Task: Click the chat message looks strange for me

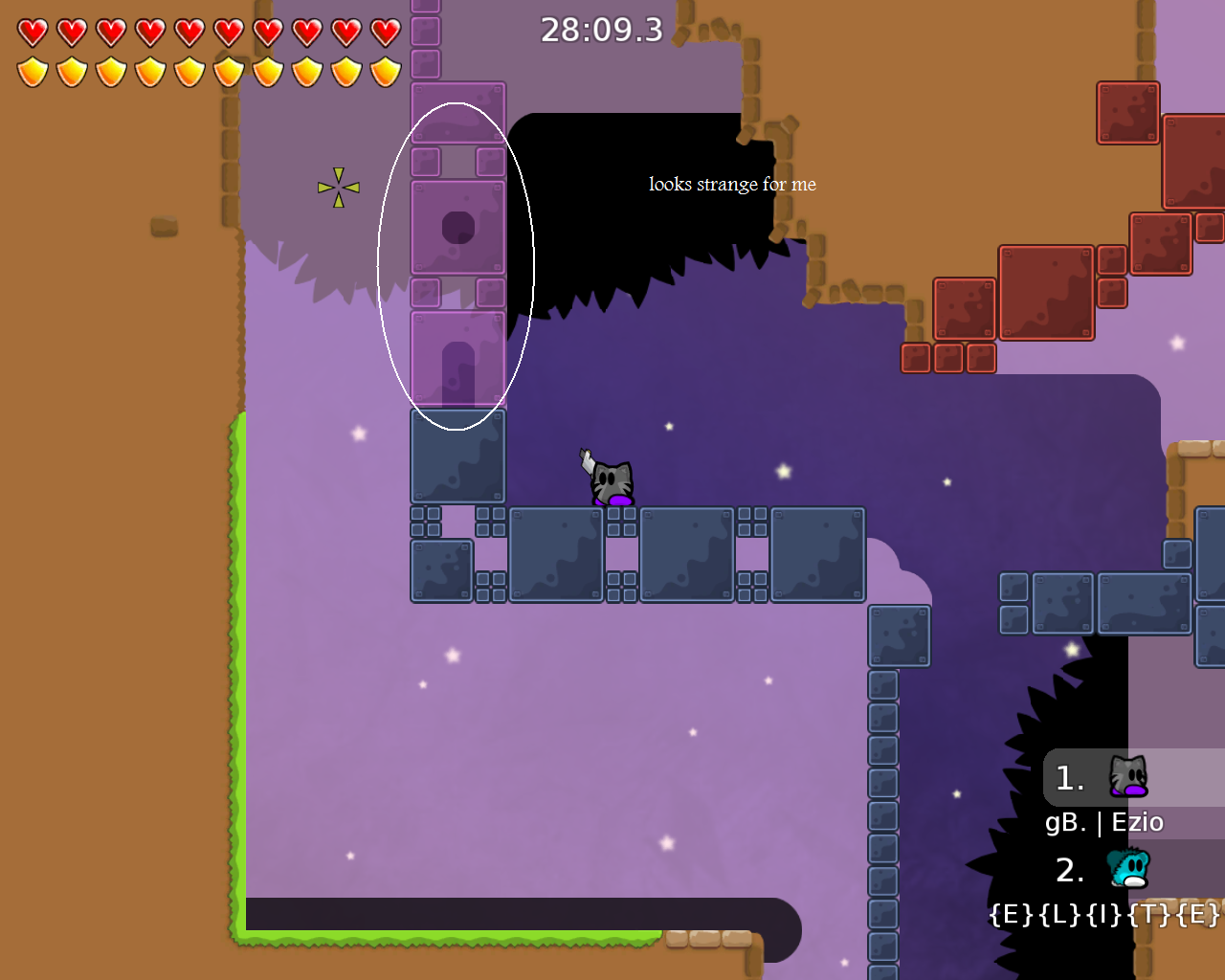Action: [x=732, y=184]
